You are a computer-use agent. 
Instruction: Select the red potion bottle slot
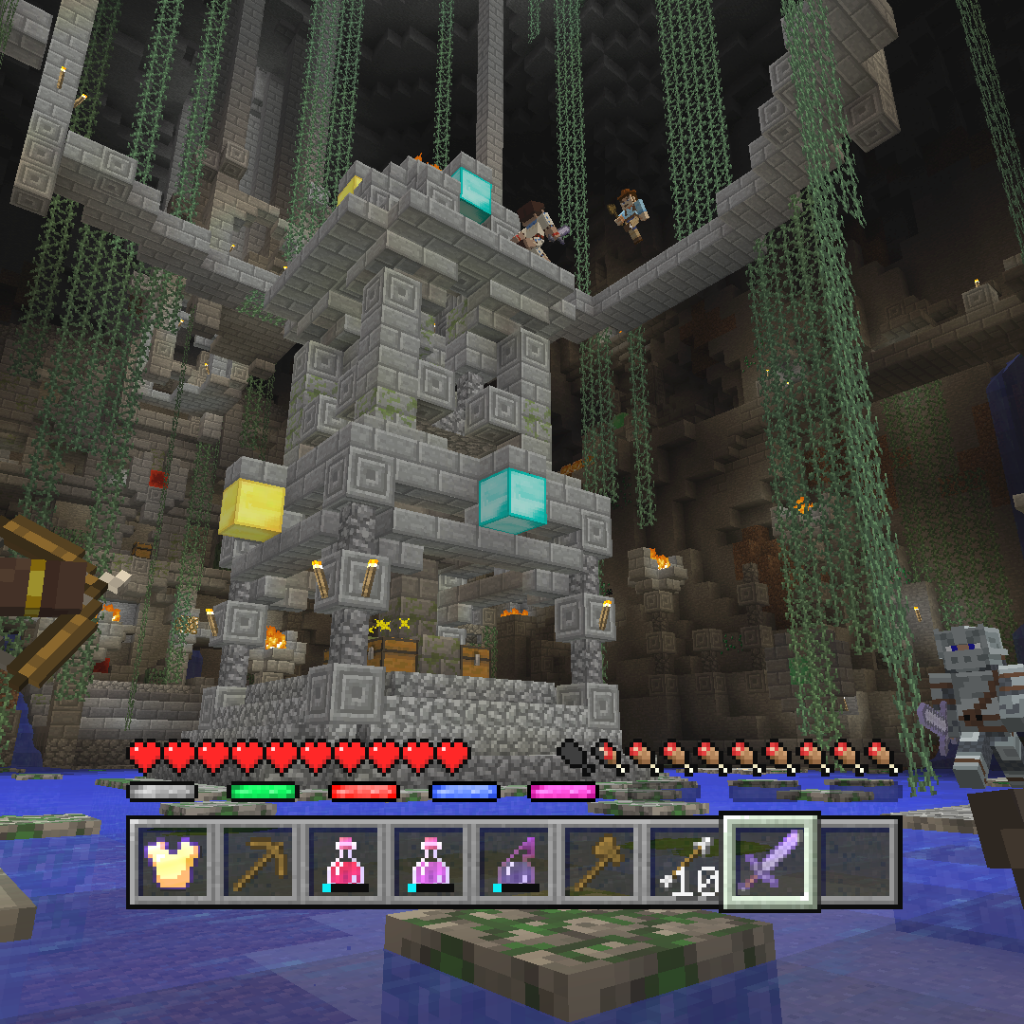(x=345, y=863)
